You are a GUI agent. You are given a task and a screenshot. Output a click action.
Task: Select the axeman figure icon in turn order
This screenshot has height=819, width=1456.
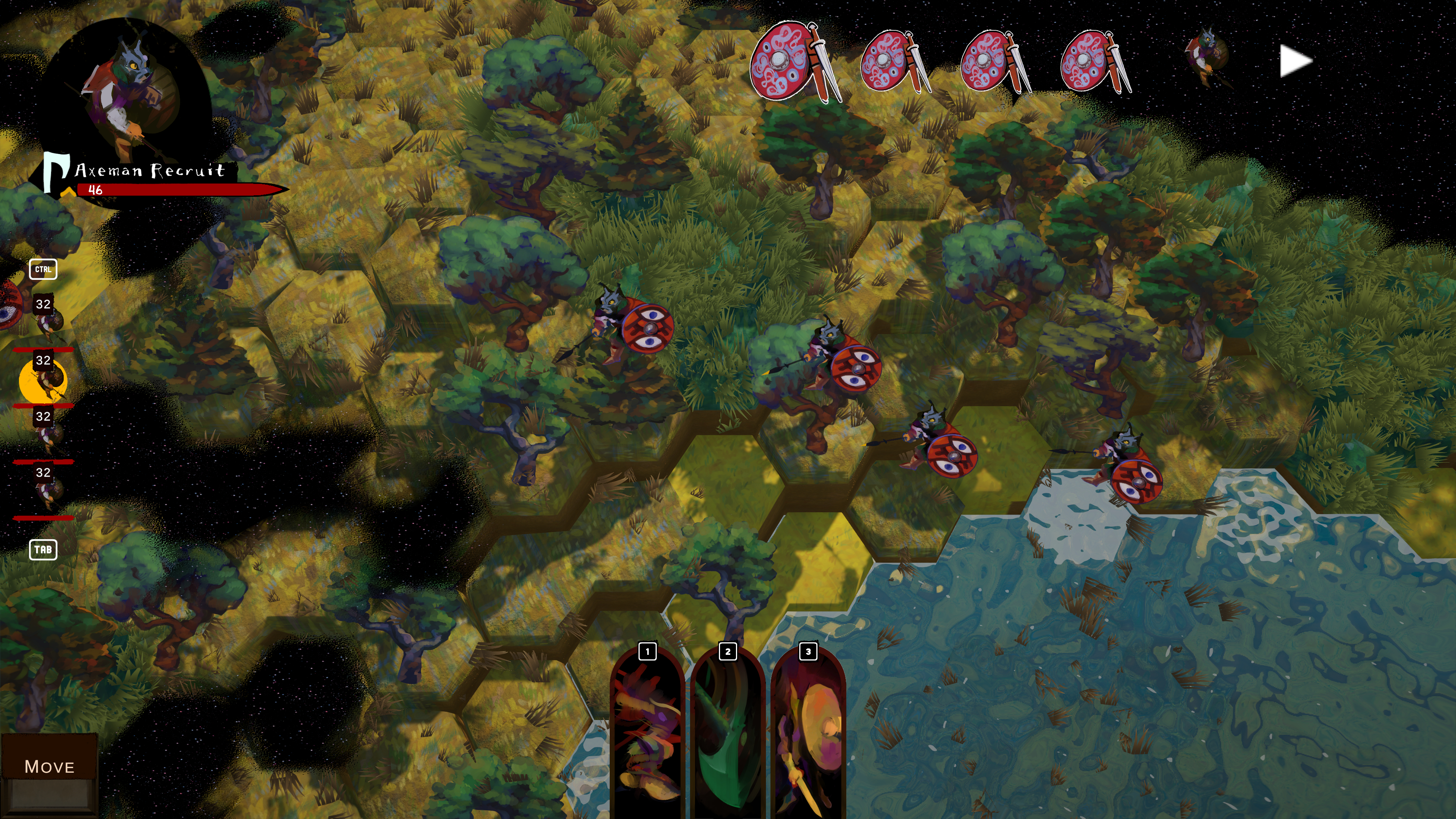pos(1206,56)
